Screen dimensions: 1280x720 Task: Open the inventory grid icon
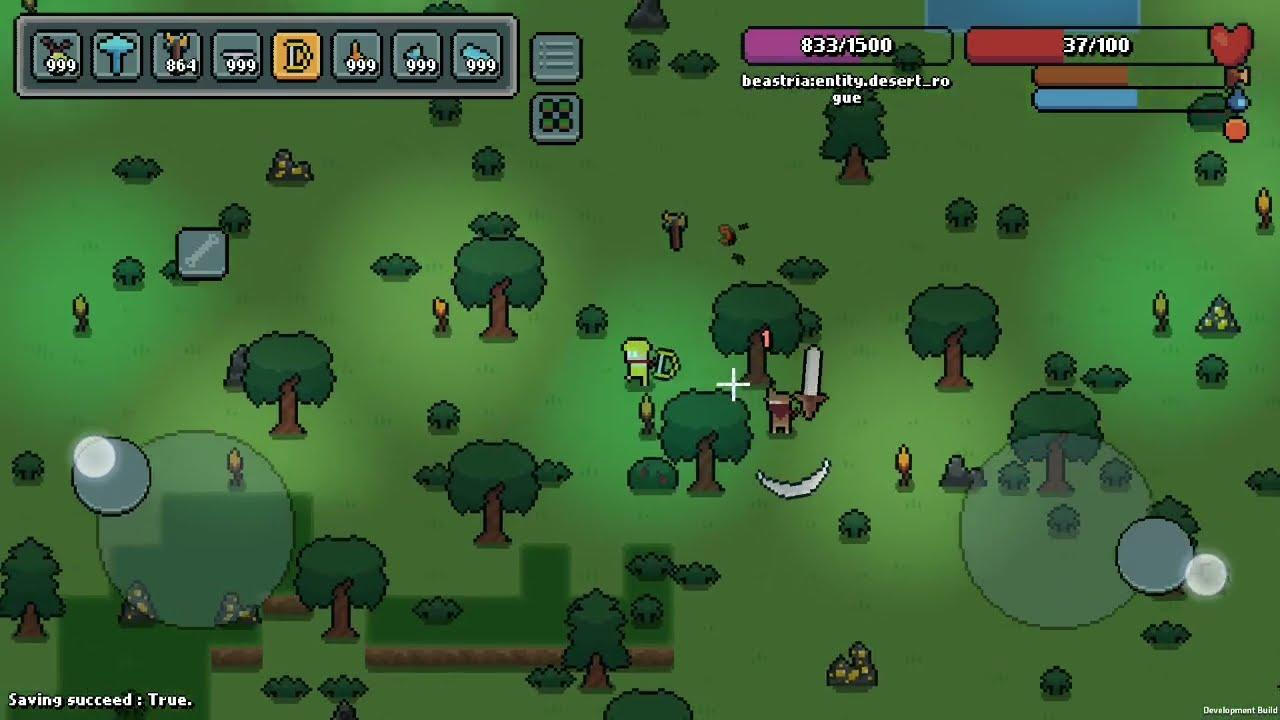pyautogui.click(x=556, y=117)
